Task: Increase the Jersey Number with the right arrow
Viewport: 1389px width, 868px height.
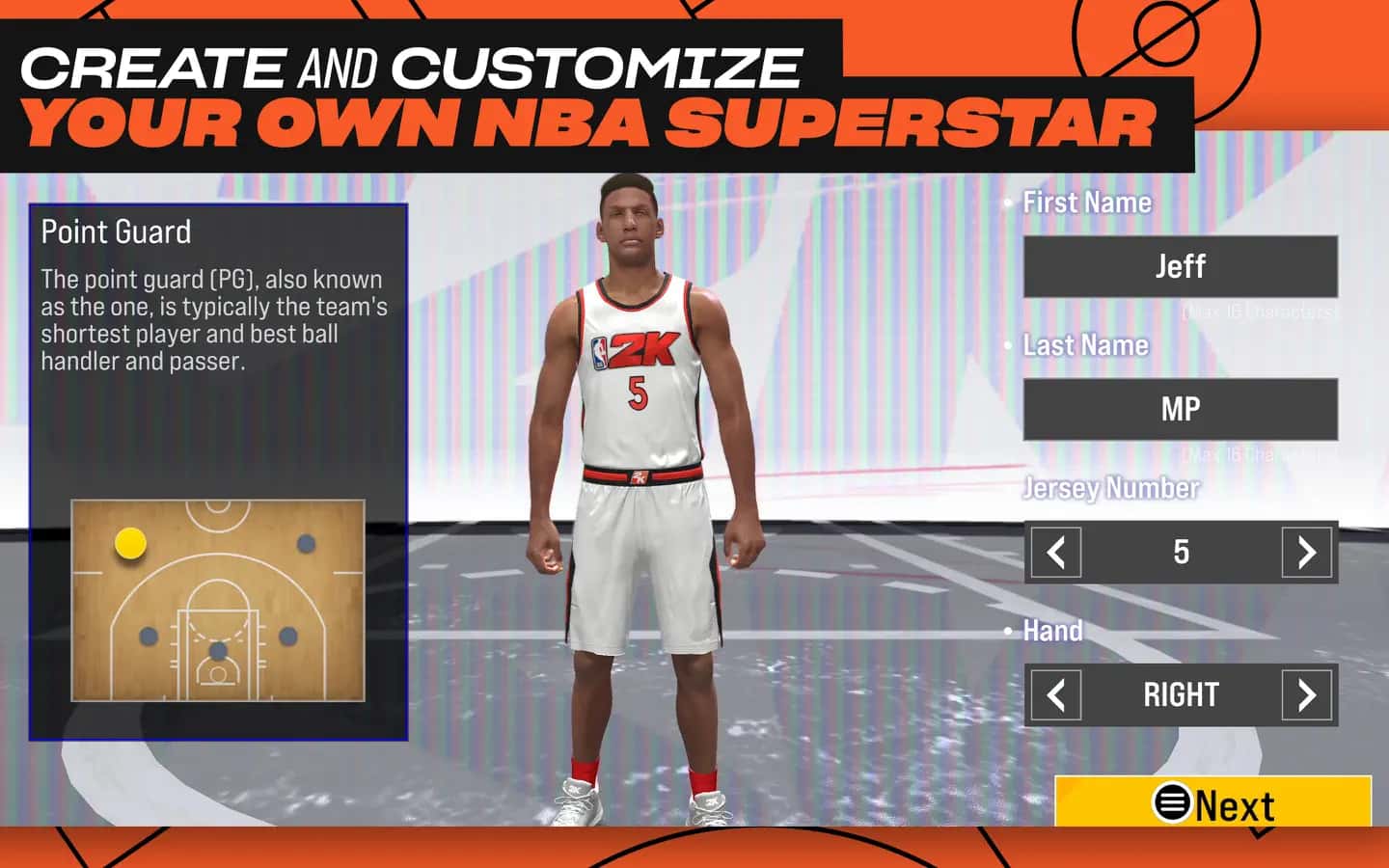Action: coord(1307,552)
